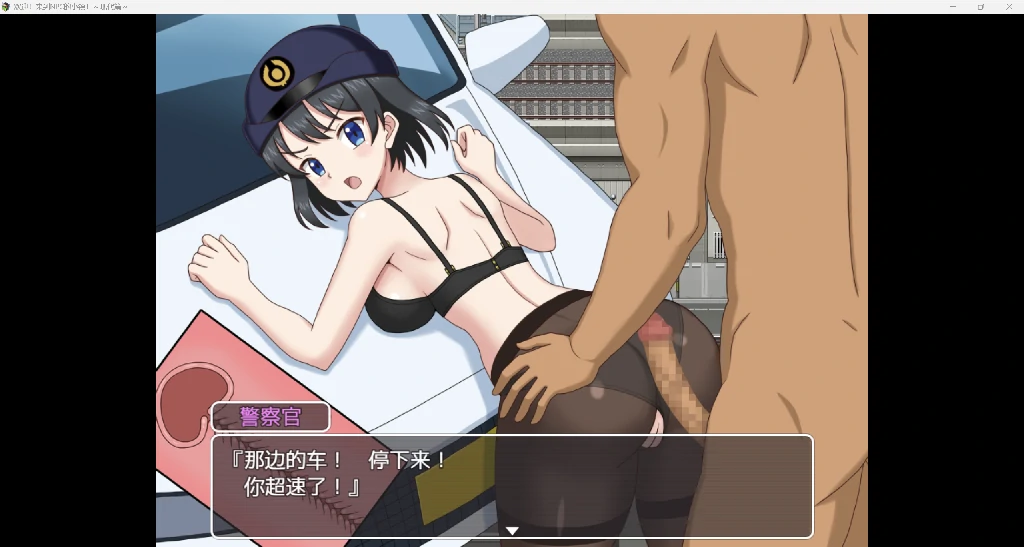Advance dialogue with the white continue arrow

(511, 531)
